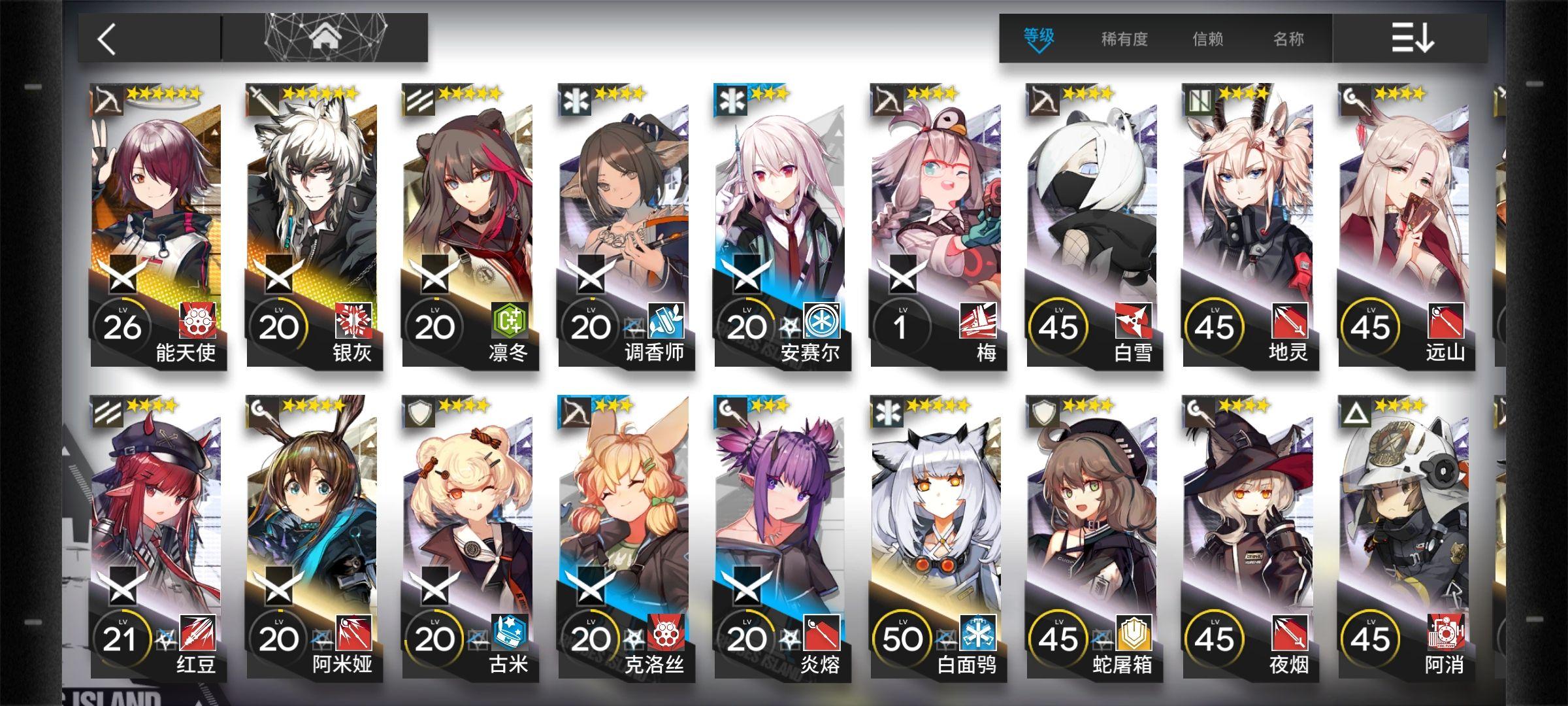The image size is (1568, 706).
Task: Choose operator 白雪
Action: (1094, 226)
